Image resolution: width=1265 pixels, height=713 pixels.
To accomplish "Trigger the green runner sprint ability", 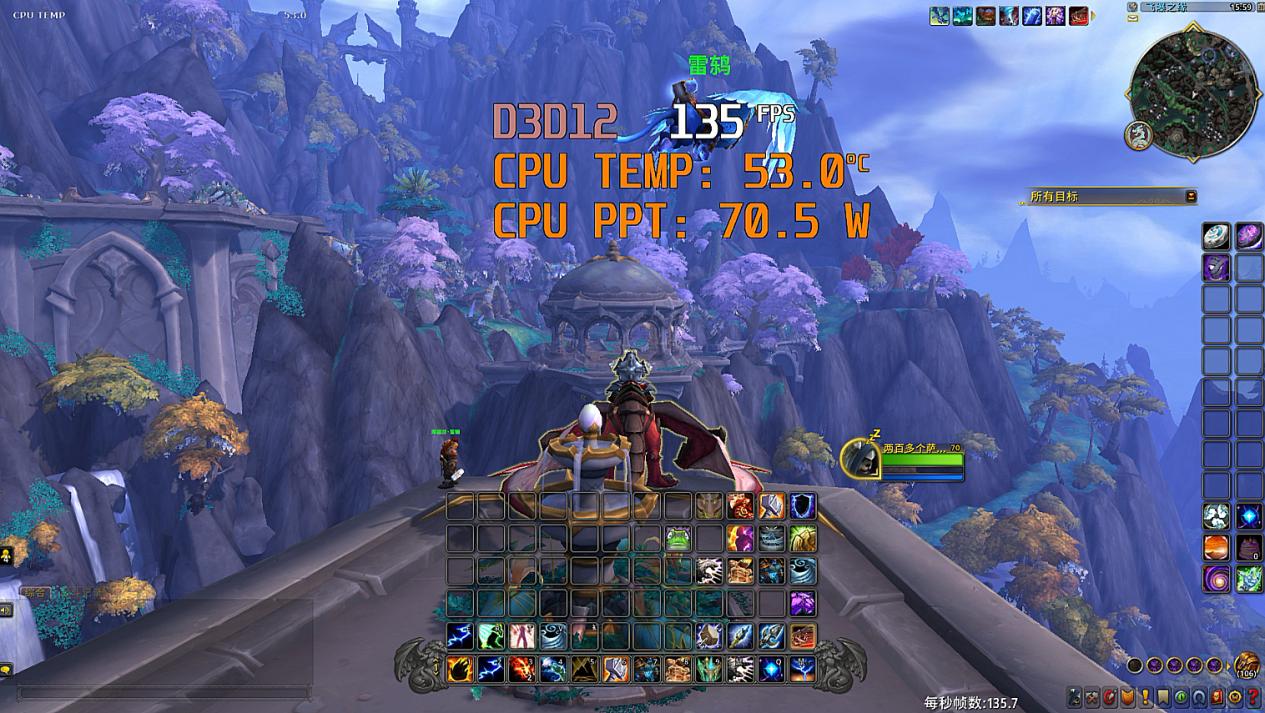I will [x=491, y=636].
